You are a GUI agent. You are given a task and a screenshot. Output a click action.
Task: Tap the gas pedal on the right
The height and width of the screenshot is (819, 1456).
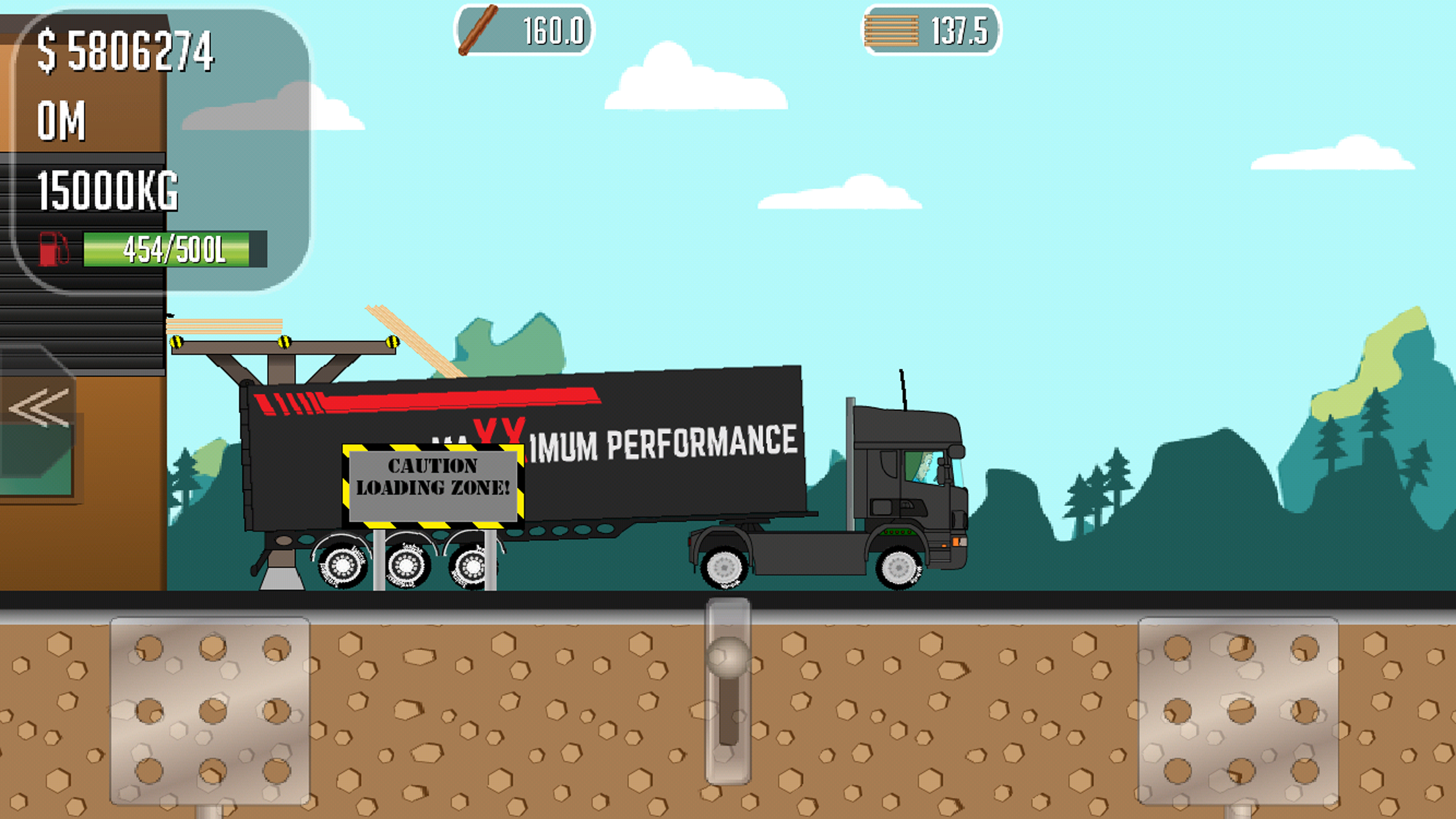1238,710
